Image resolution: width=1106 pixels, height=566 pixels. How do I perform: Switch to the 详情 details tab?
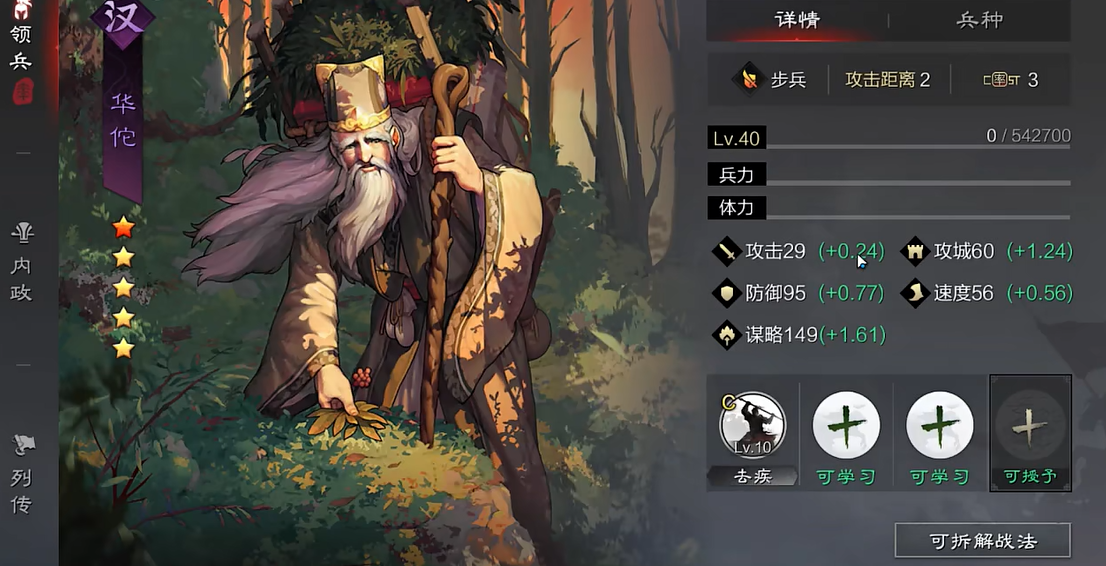tap(797, 20)
